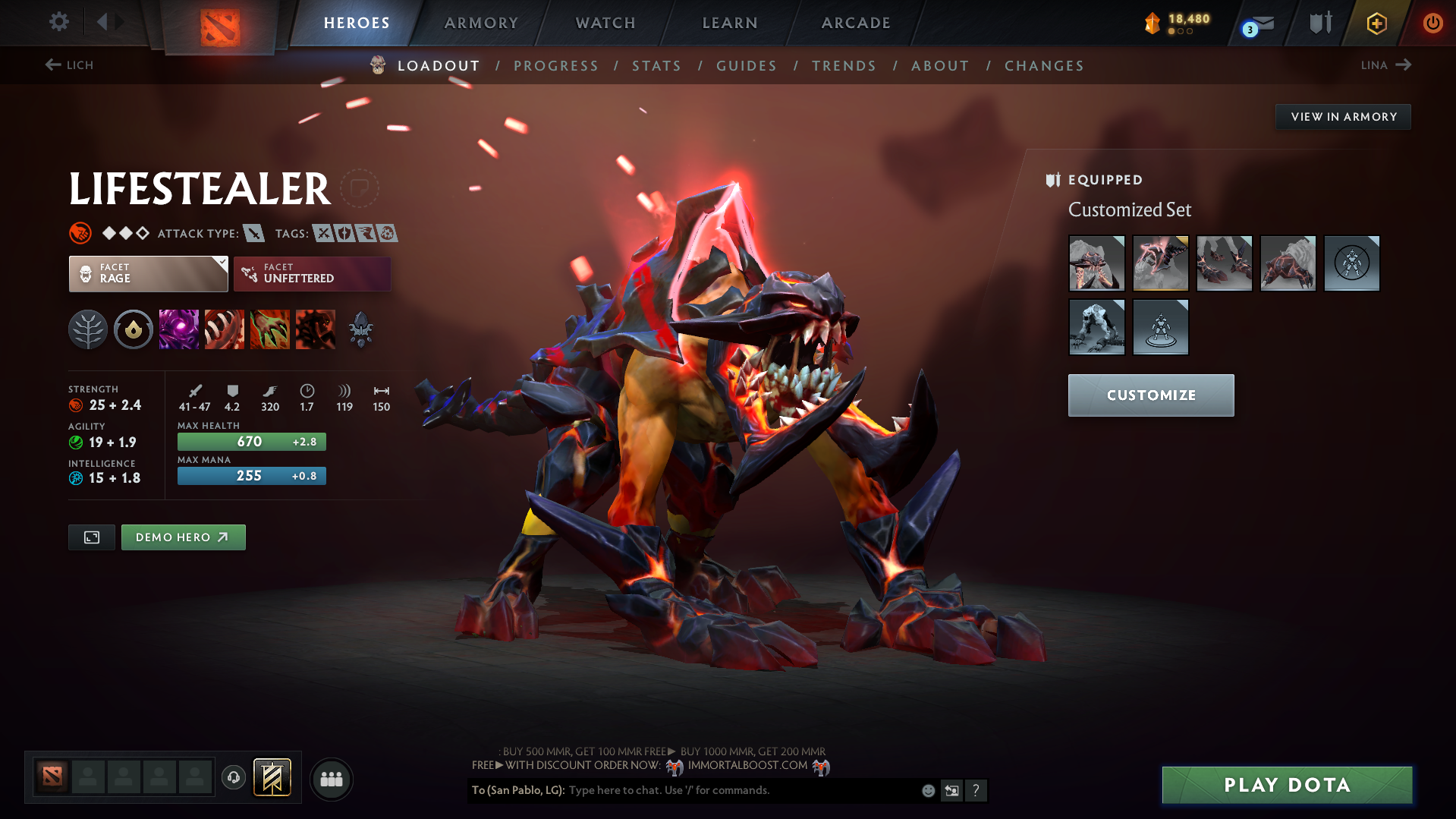Open the STATS sub-tab

pos(656,65)
